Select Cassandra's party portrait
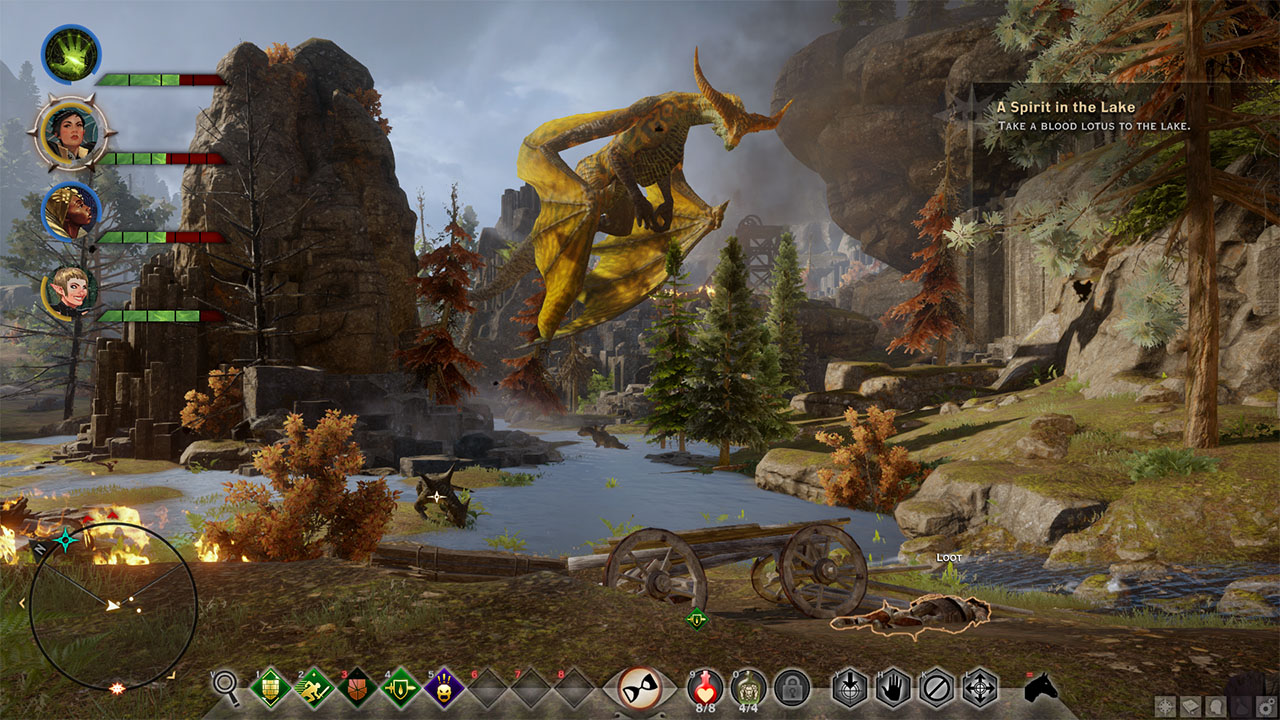1280x720 pixels. point(70,133)
